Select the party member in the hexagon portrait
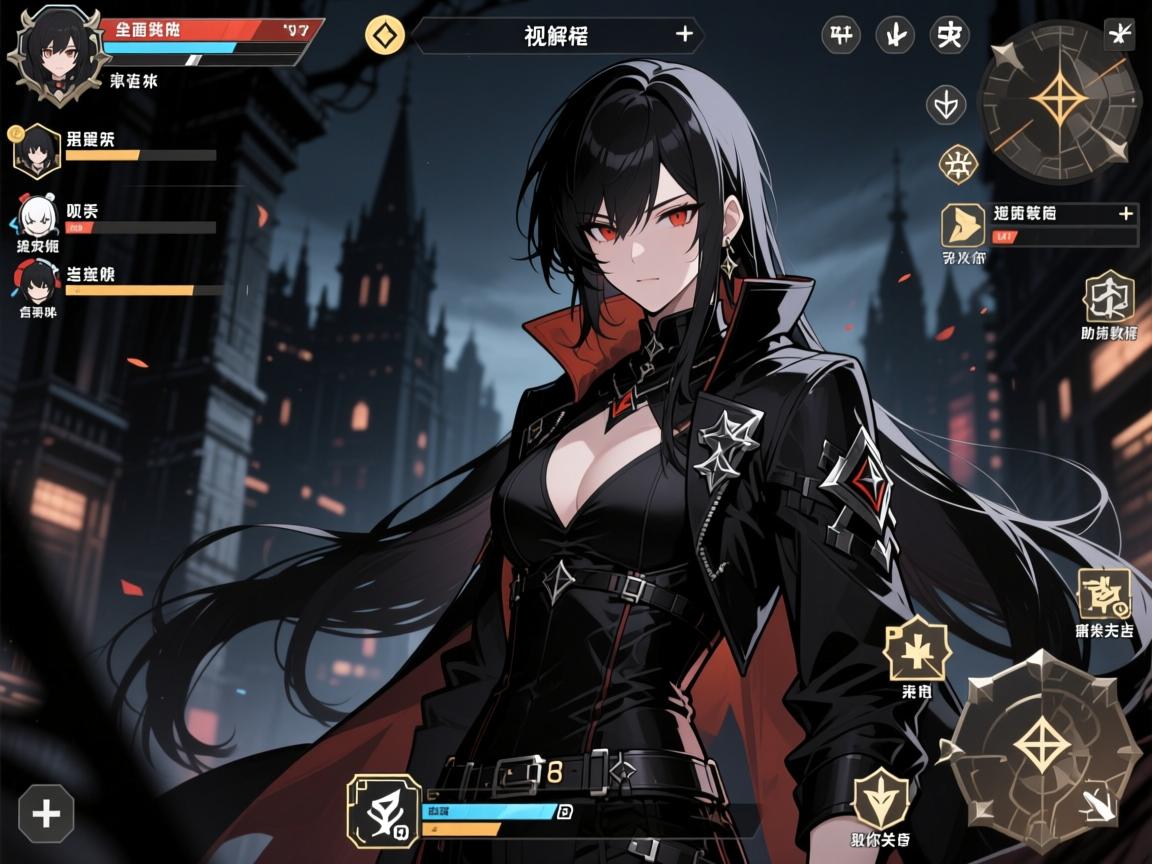The height and width of the screenshot is (864, 1152). pos(37,151)
